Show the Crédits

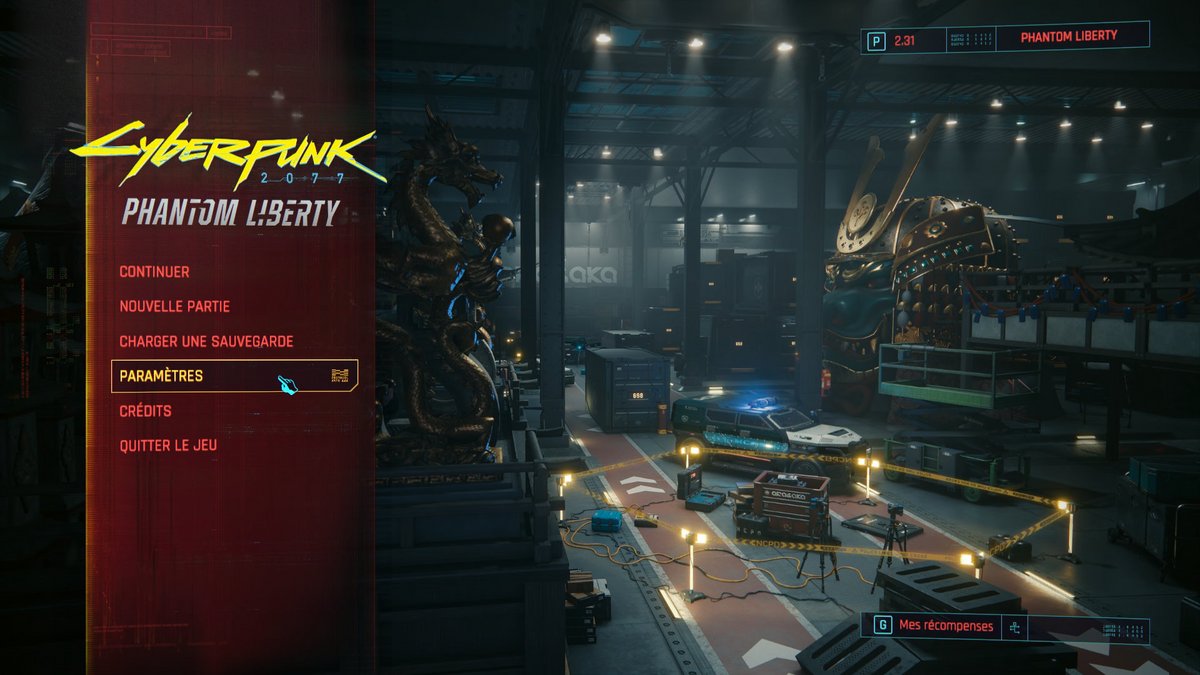click(145, 411)
